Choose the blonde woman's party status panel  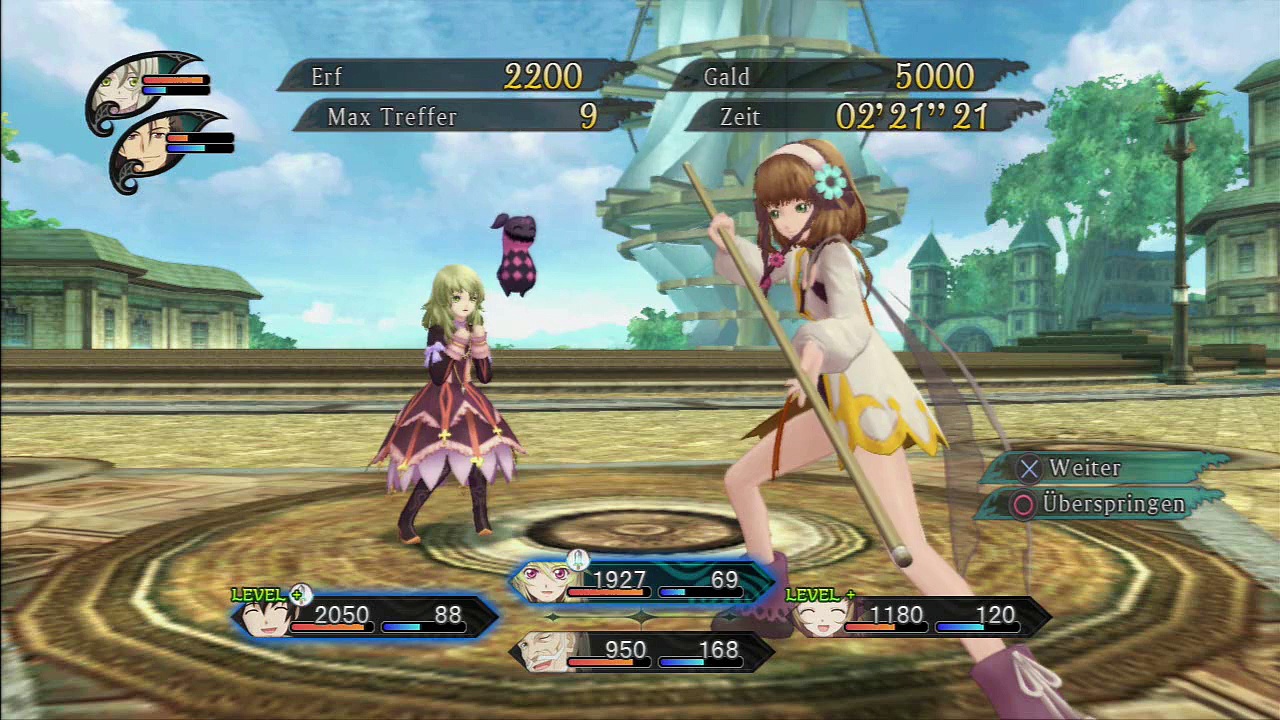tap(642, 582)
